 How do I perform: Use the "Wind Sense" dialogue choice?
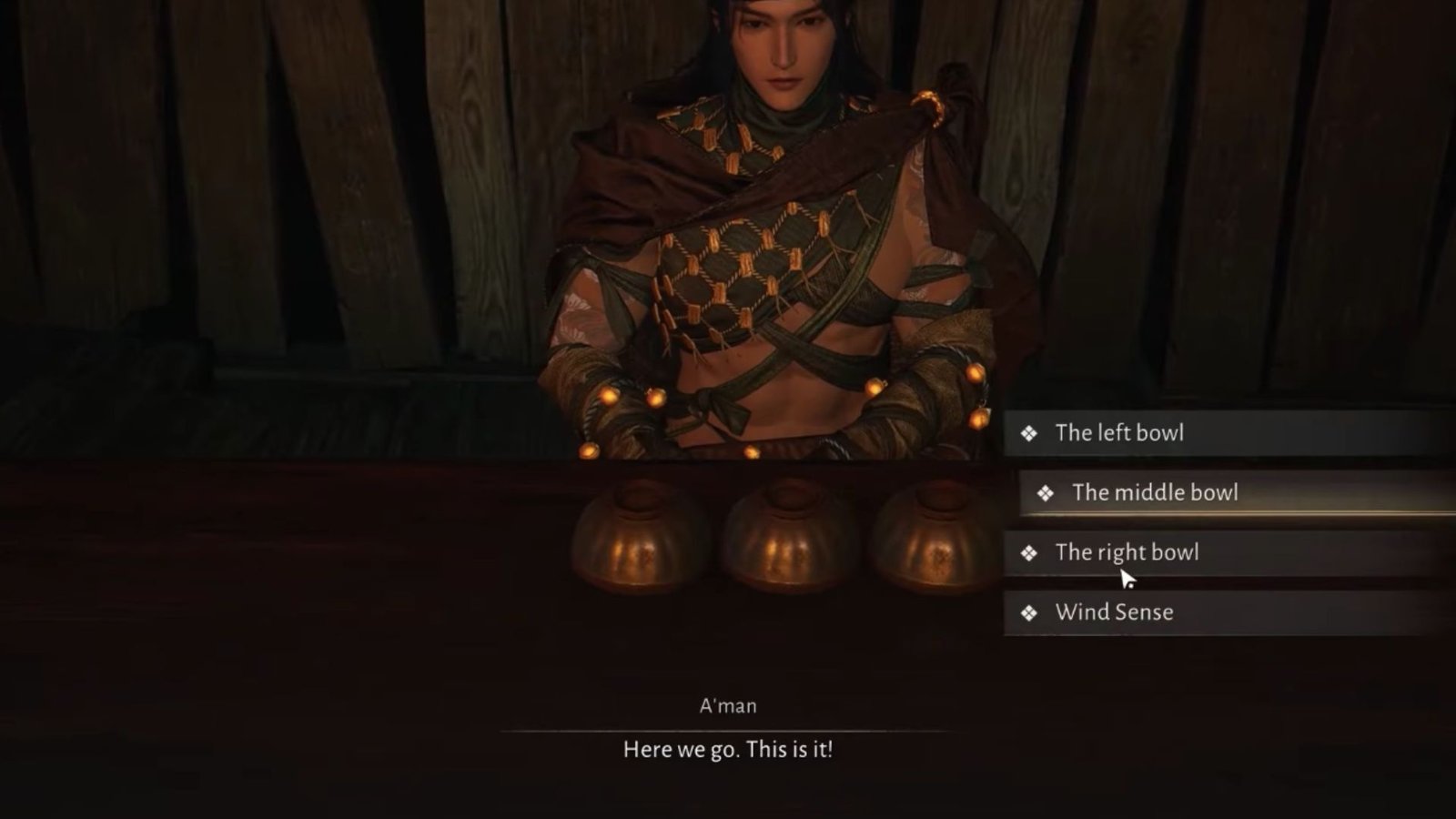point(1114,612)
